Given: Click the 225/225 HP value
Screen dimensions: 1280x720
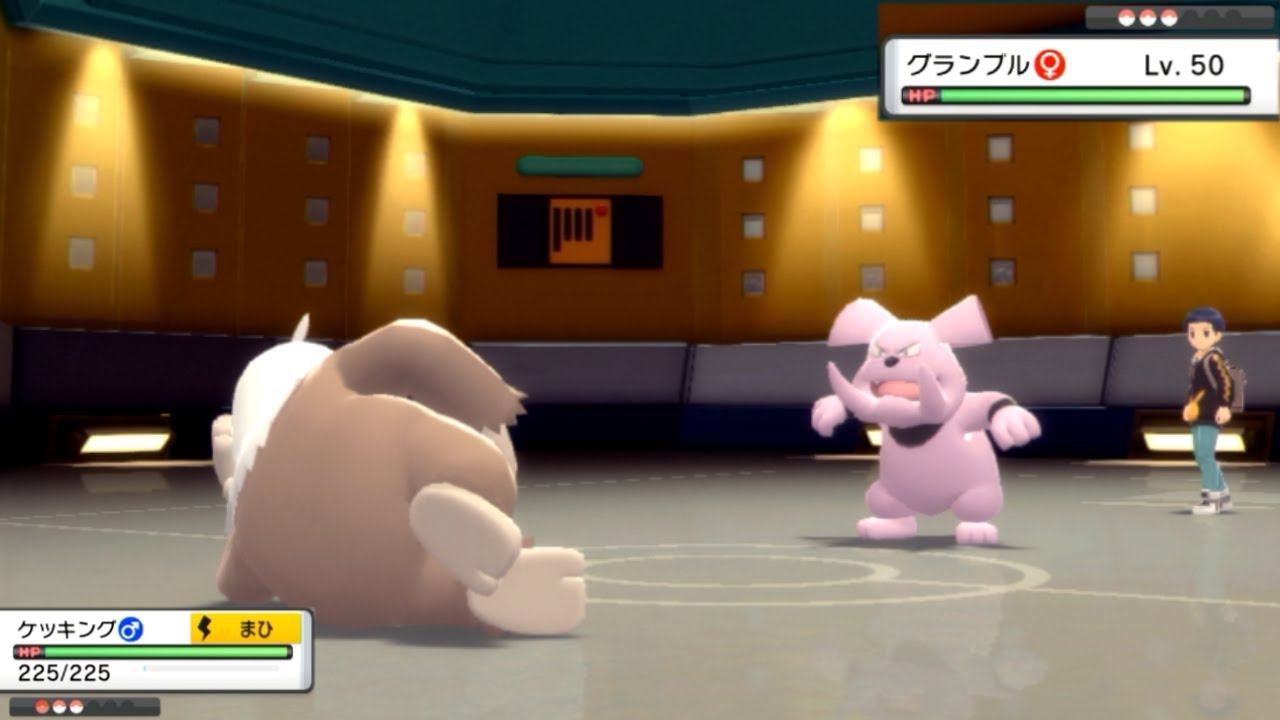Looking at the screenshot, I should pos(64,671).
